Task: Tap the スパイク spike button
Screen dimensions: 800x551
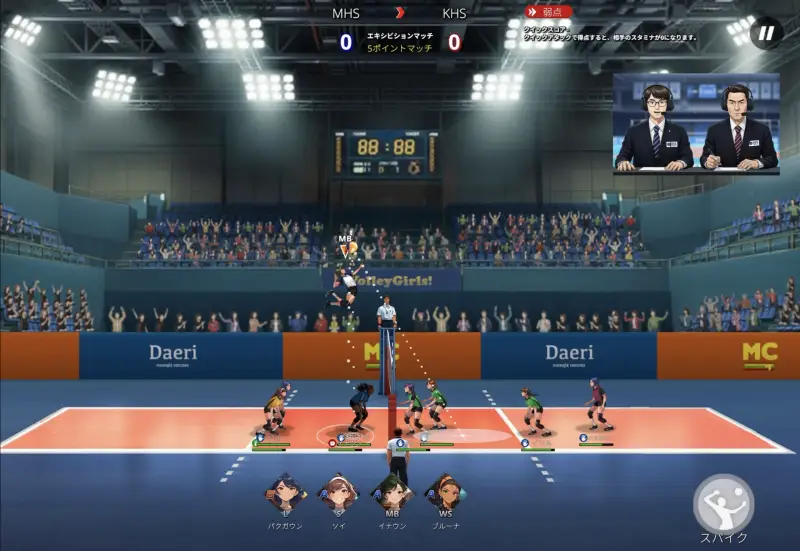Action: (x=723, y=505)
